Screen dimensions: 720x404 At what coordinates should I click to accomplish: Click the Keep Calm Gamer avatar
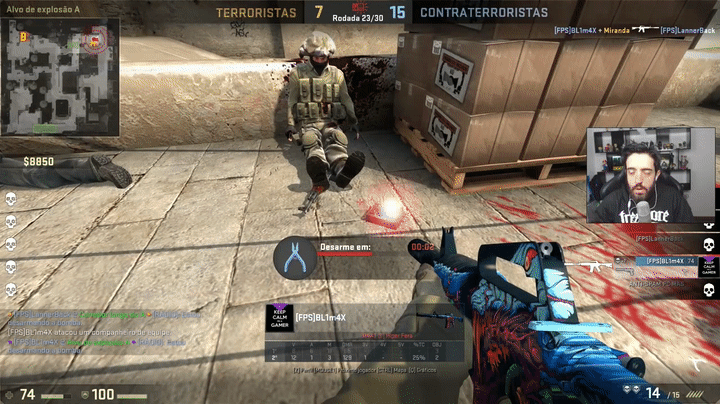point(278,317)
